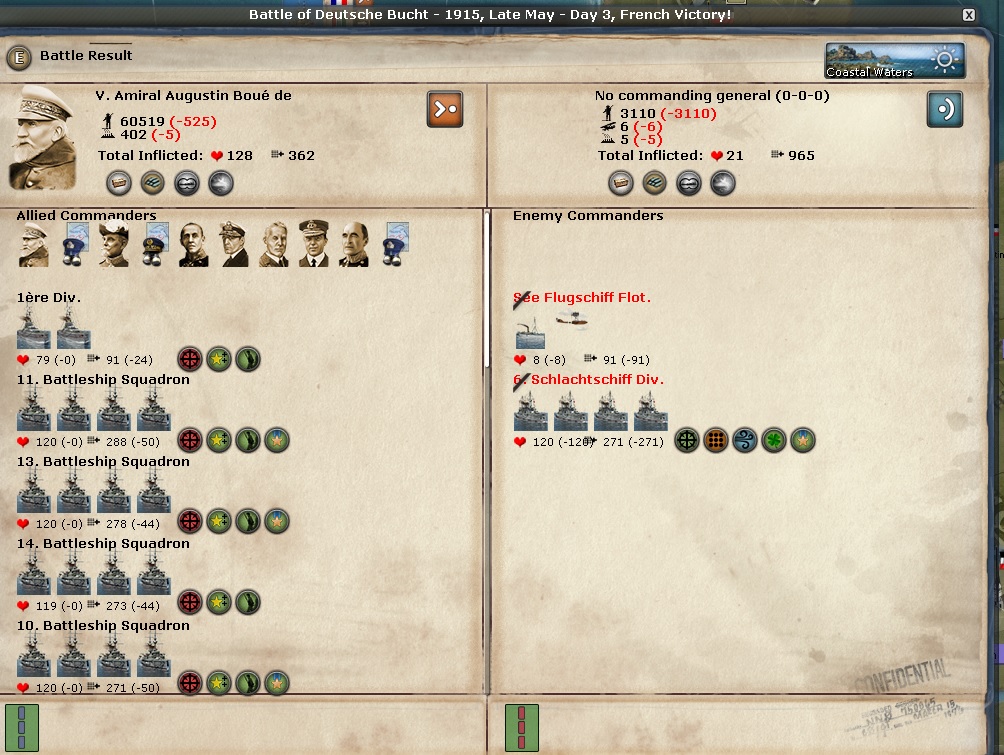Click the allied commanders list scrollbar

[487, 290]
